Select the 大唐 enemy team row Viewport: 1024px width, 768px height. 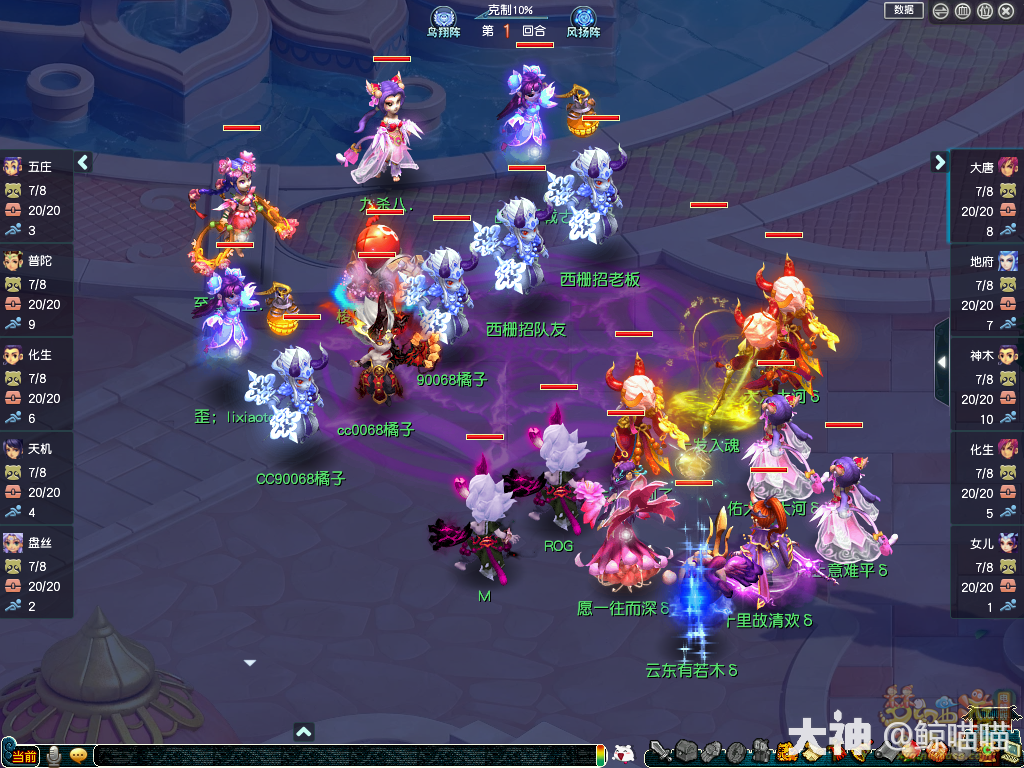[x=987, y=197]
